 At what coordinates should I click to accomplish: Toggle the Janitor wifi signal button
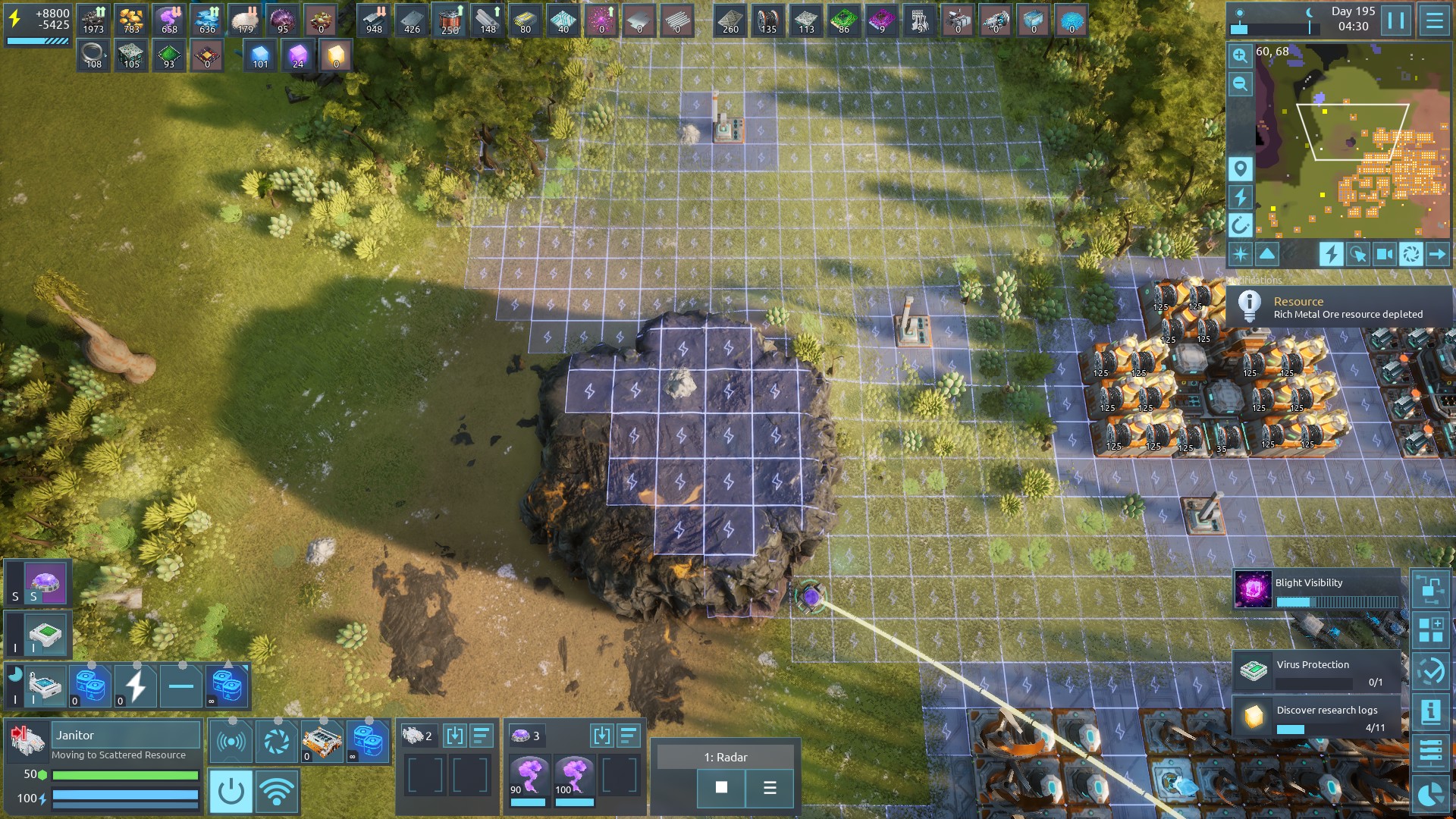(x=277, y=791)
